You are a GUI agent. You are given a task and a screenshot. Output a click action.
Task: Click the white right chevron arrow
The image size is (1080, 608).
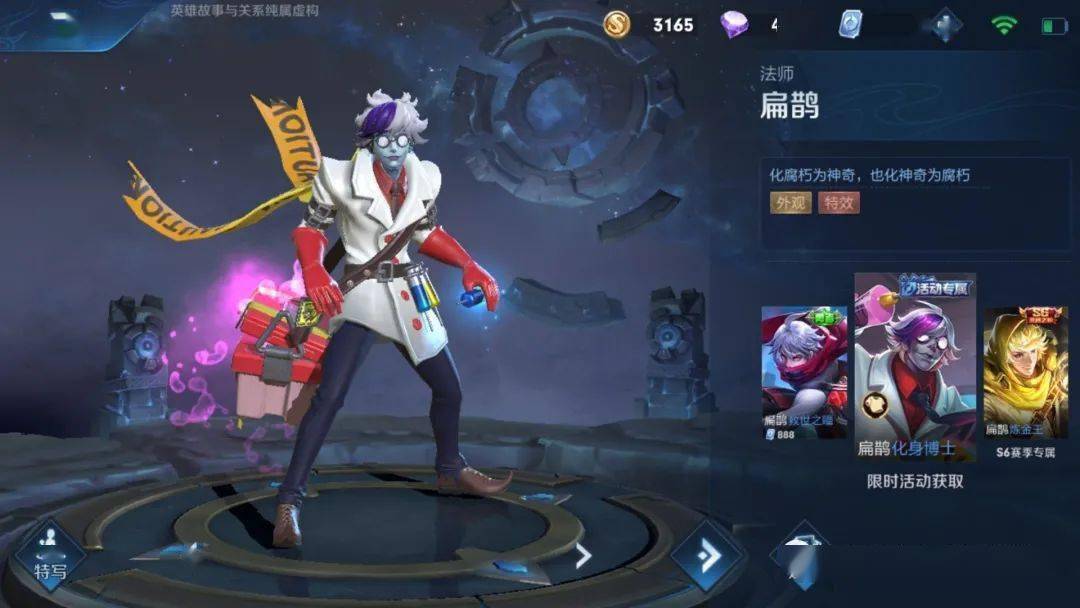point(583,556)
